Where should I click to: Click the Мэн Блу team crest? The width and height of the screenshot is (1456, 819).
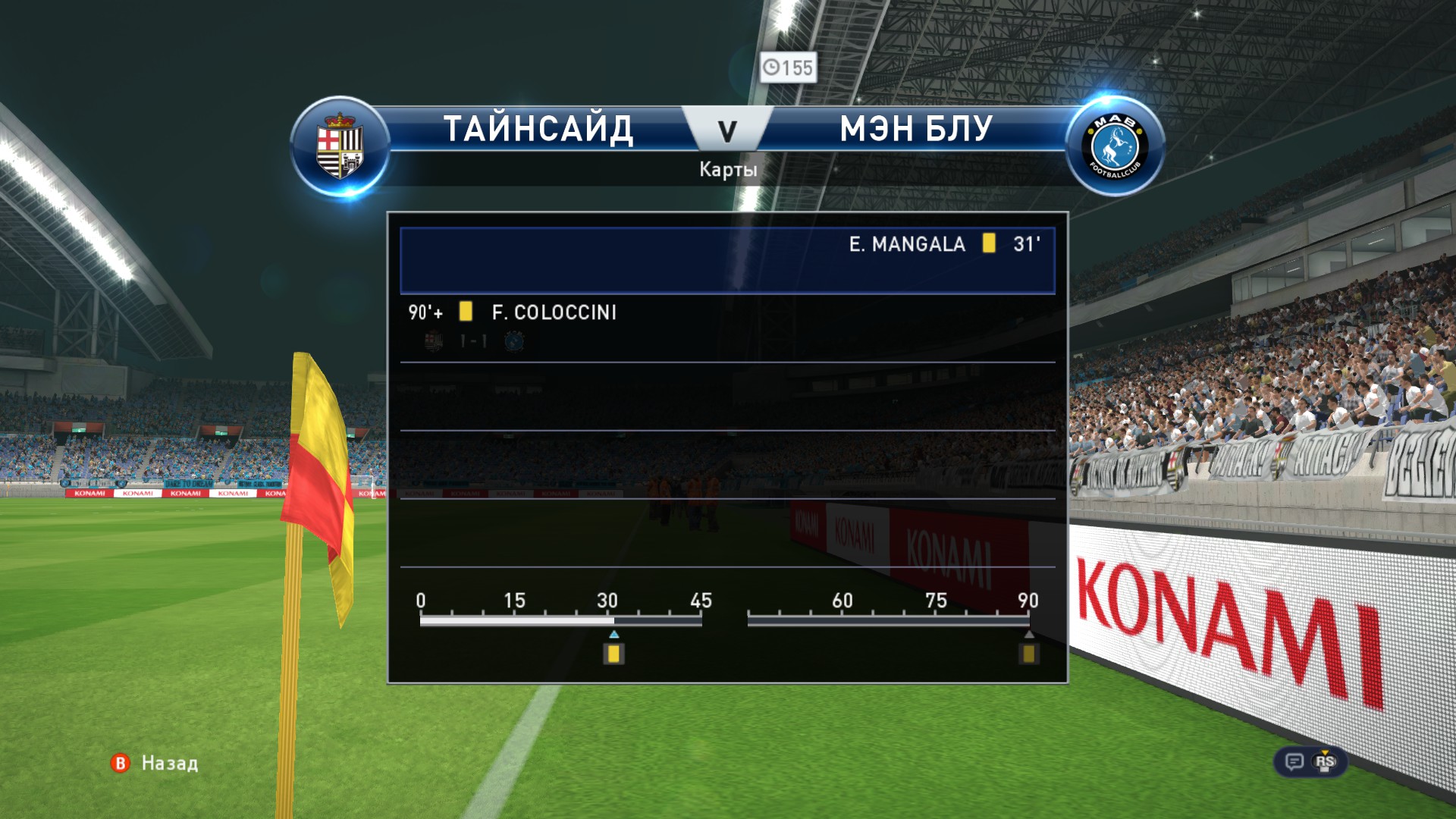click(x=1114, y=146)
